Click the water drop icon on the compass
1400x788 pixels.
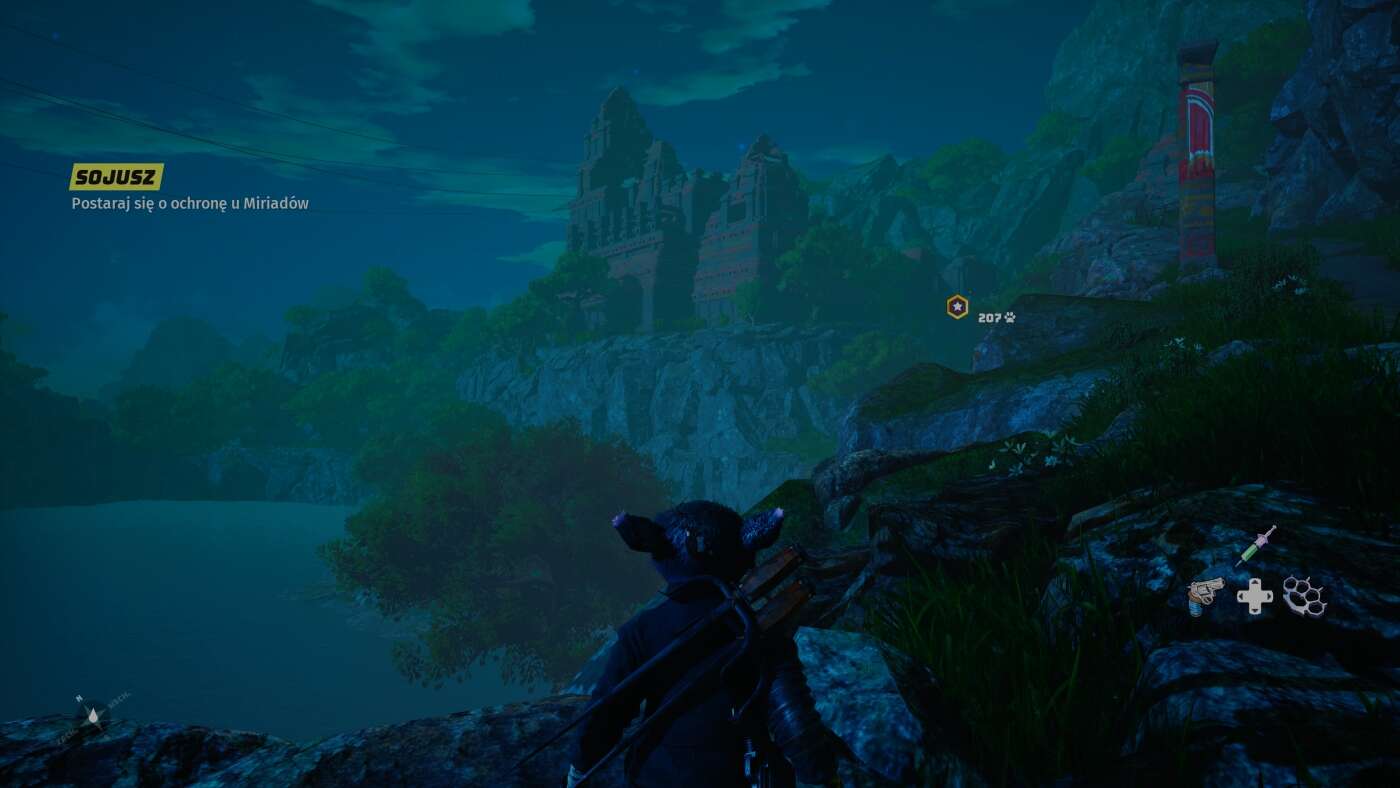pyautogui.click(x=93, y=715)
